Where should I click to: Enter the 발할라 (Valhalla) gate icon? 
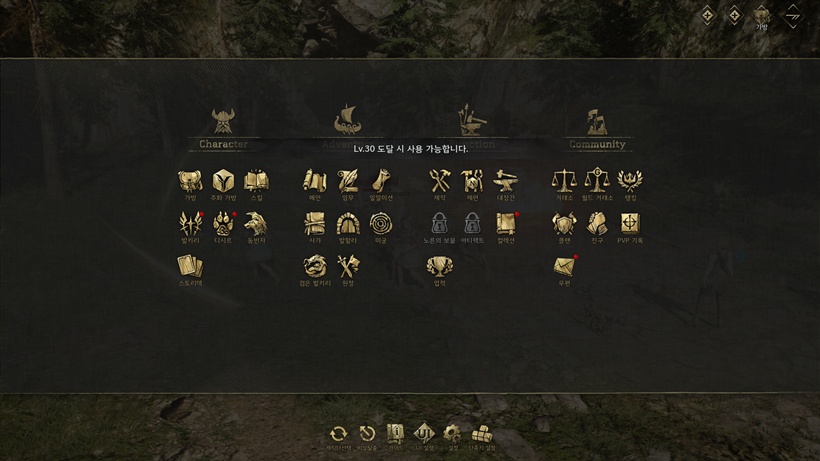(x=347, y=224)
